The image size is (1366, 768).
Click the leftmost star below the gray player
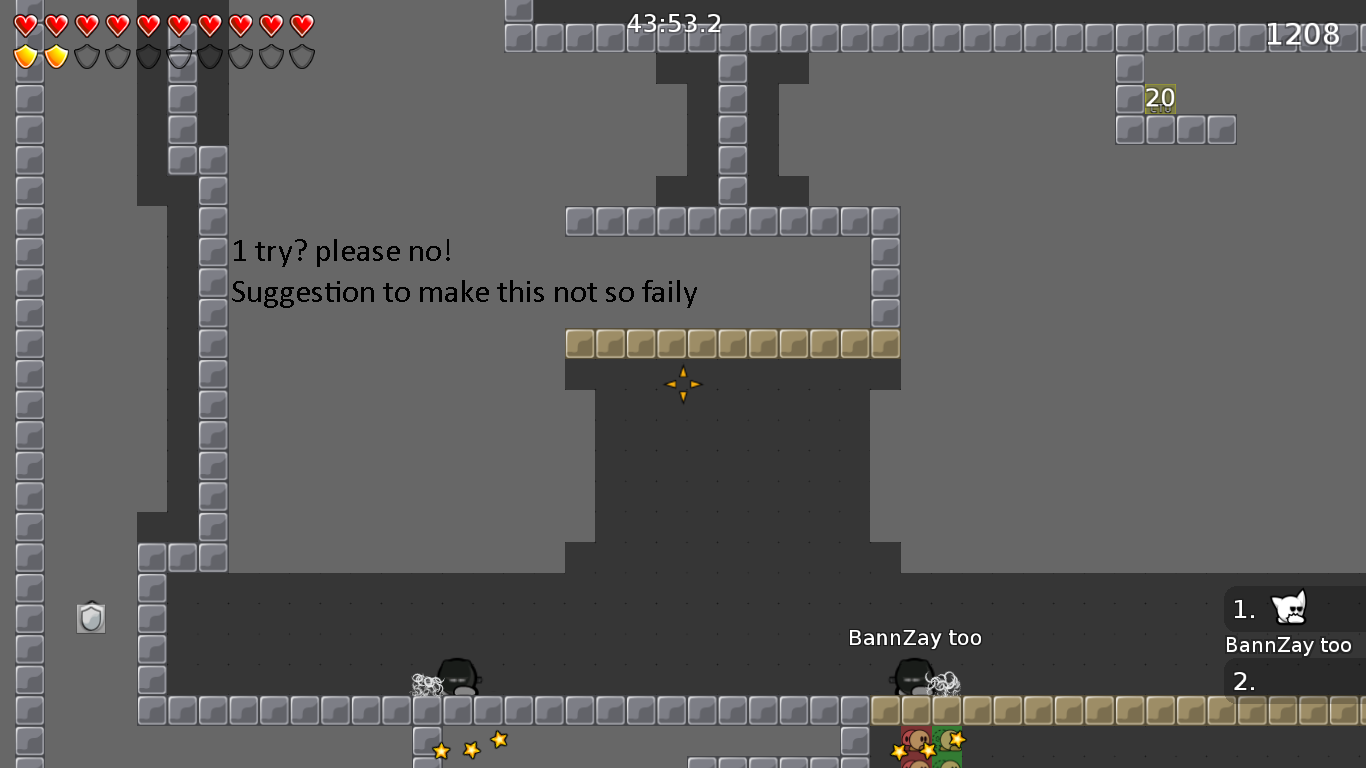(440, 750)
